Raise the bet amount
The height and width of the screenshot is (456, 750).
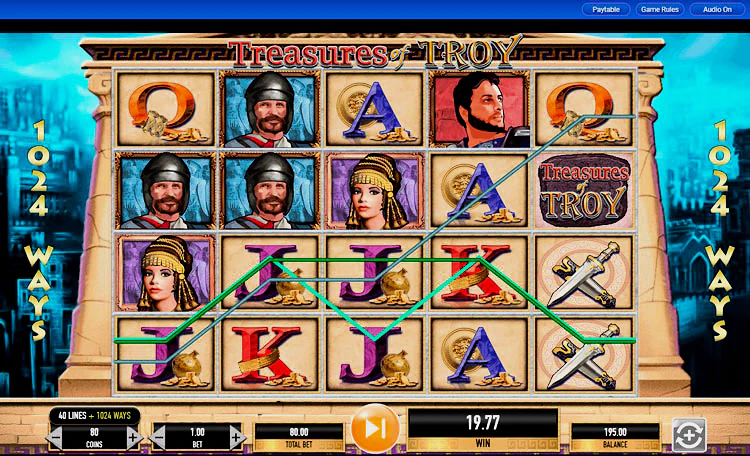(236, 437)
